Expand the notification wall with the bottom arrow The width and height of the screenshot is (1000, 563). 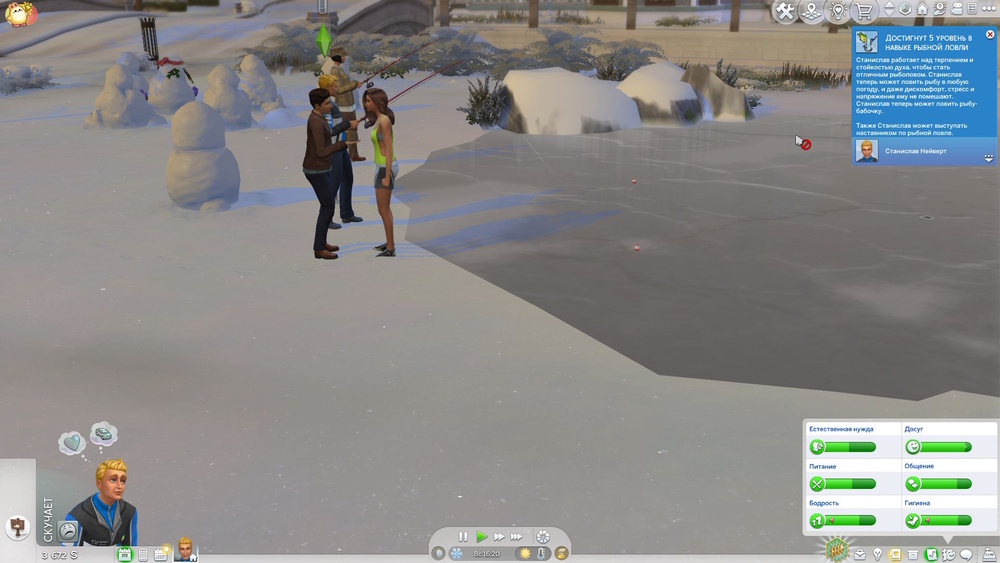[988, 158]
